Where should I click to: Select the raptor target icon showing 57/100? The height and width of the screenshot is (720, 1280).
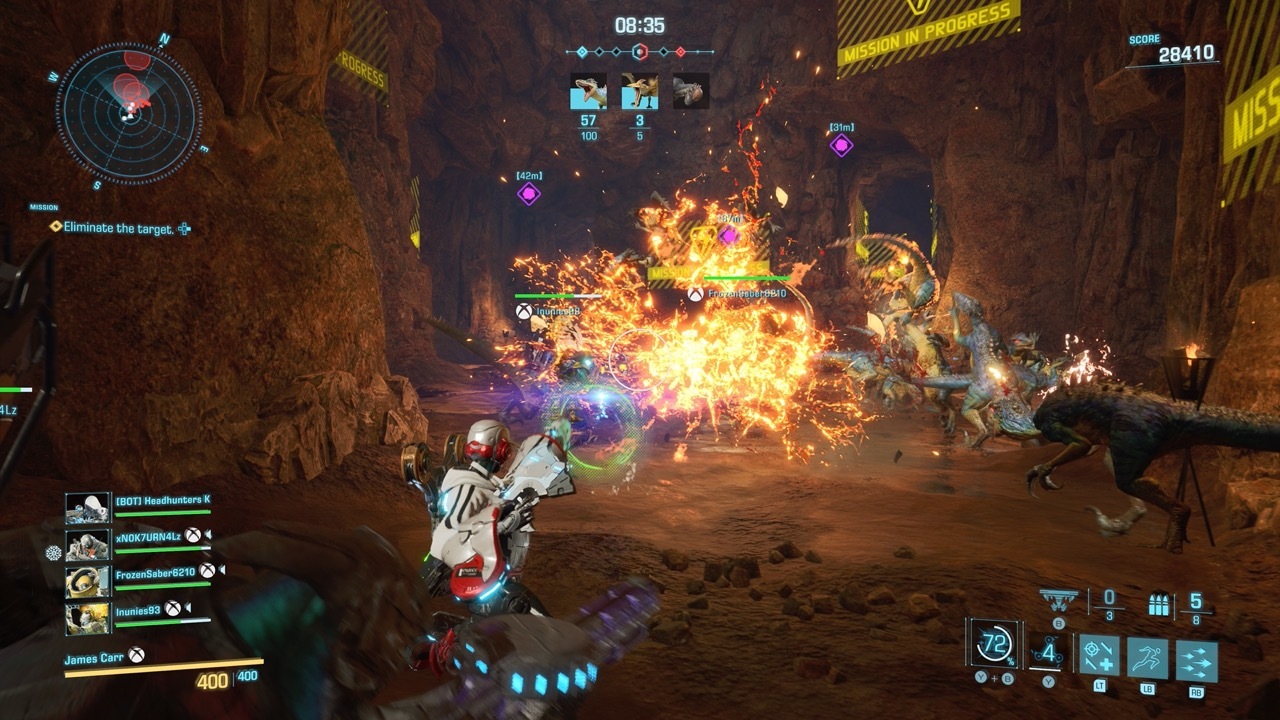(588, 91)
